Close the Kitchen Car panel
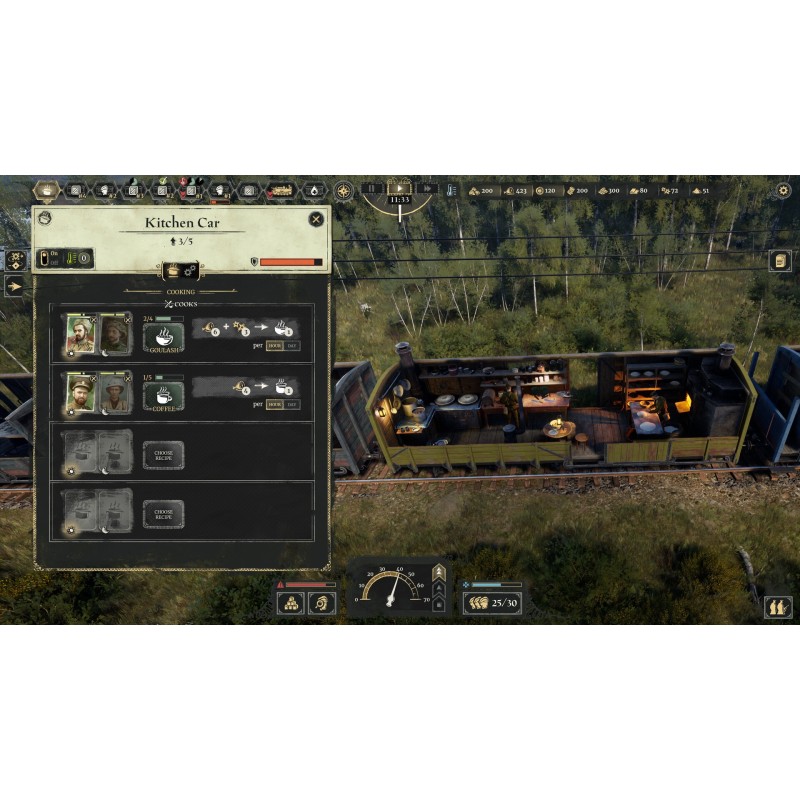800x800 pixels. tap(316, 219)
